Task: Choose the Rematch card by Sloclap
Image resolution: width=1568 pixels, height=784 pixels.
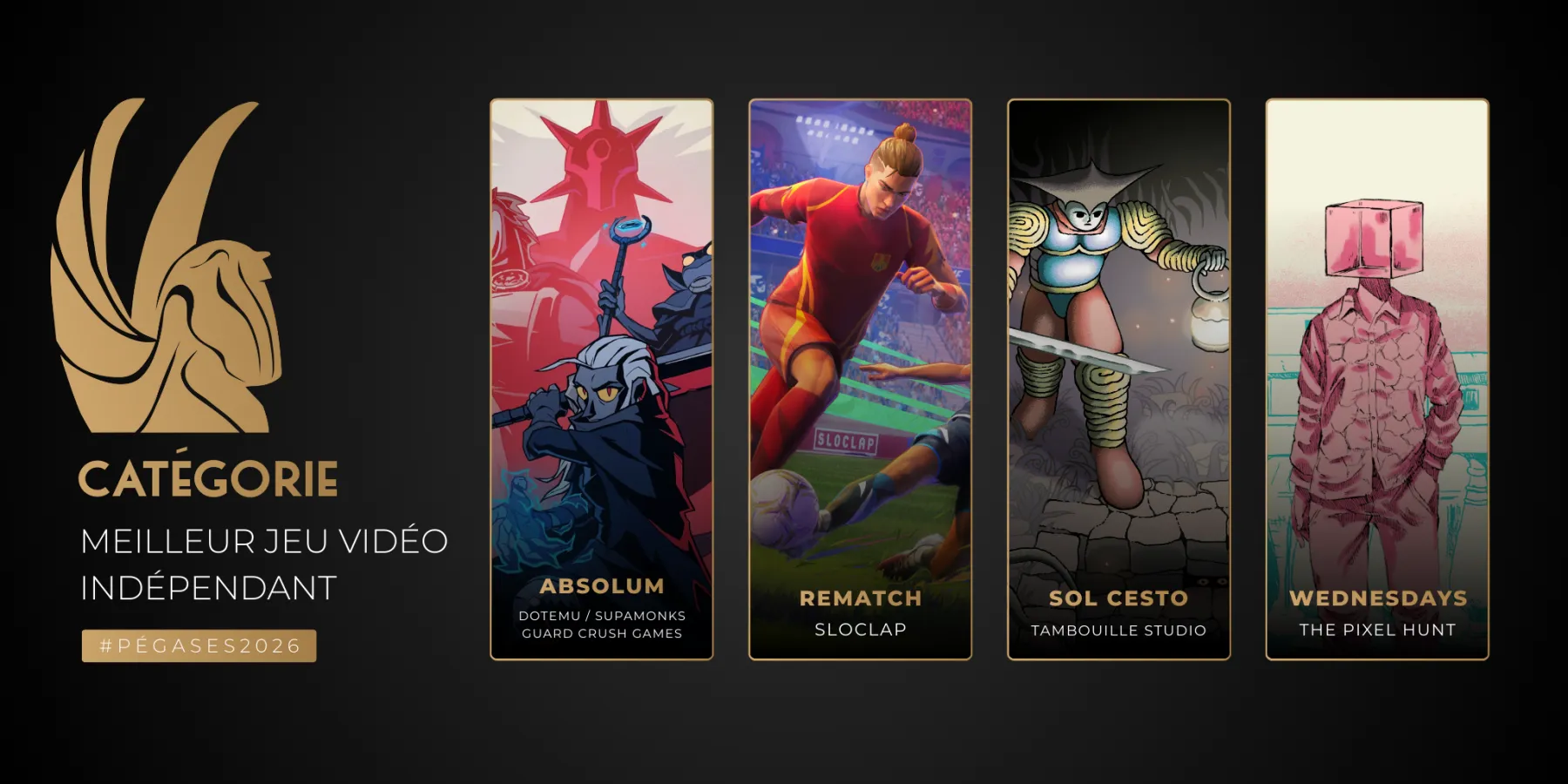Action: pyautogui.click(x=860, y=379)
